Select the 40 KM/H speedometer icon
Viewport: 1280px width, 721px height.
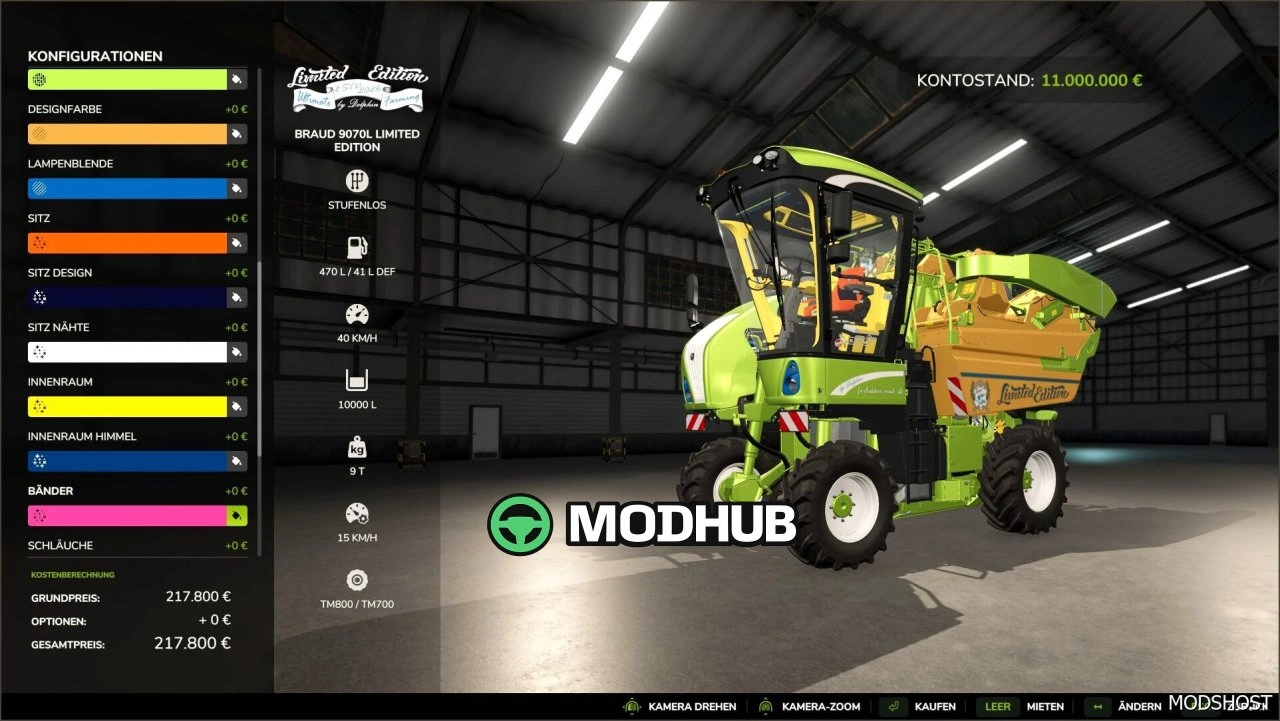[356, 312]
